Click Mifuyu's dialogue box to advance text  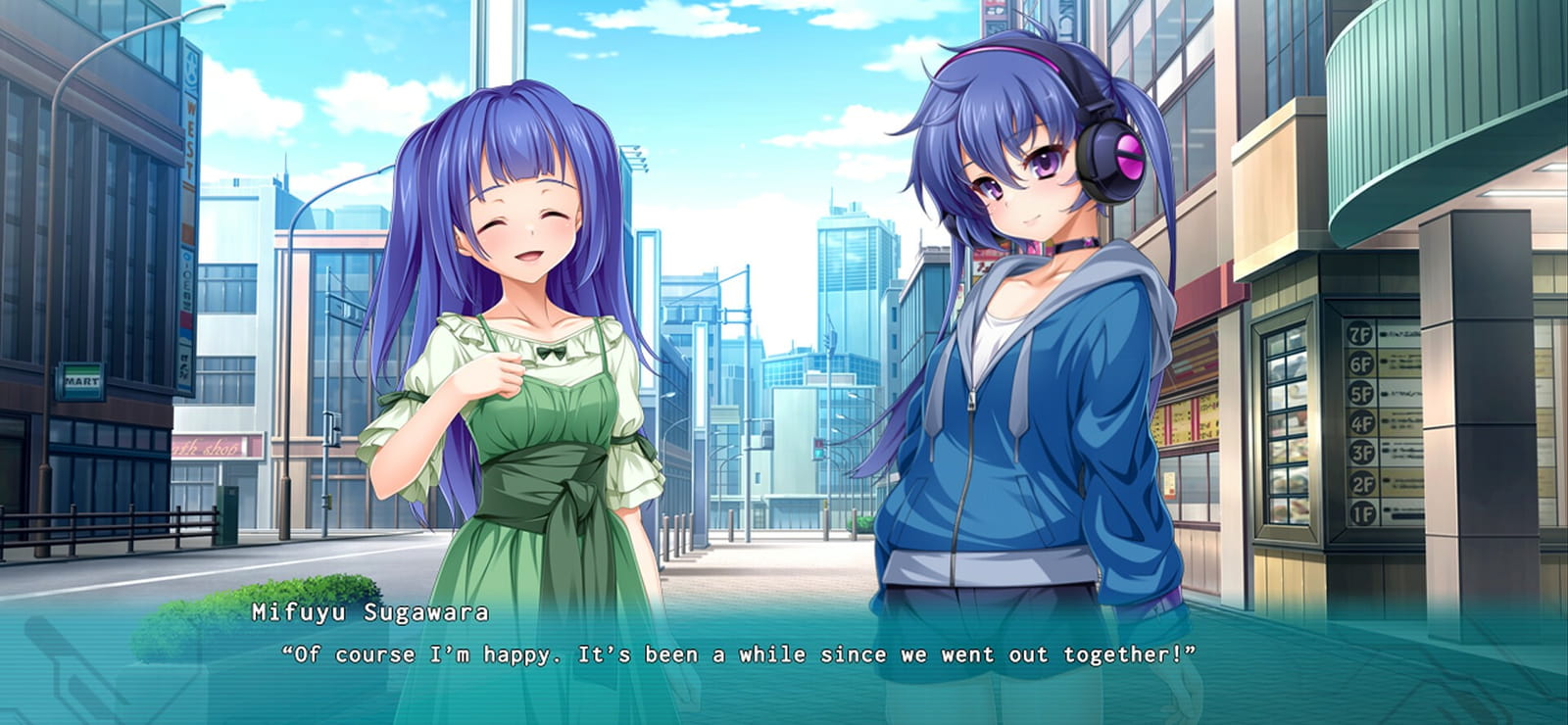coord(745,654)
